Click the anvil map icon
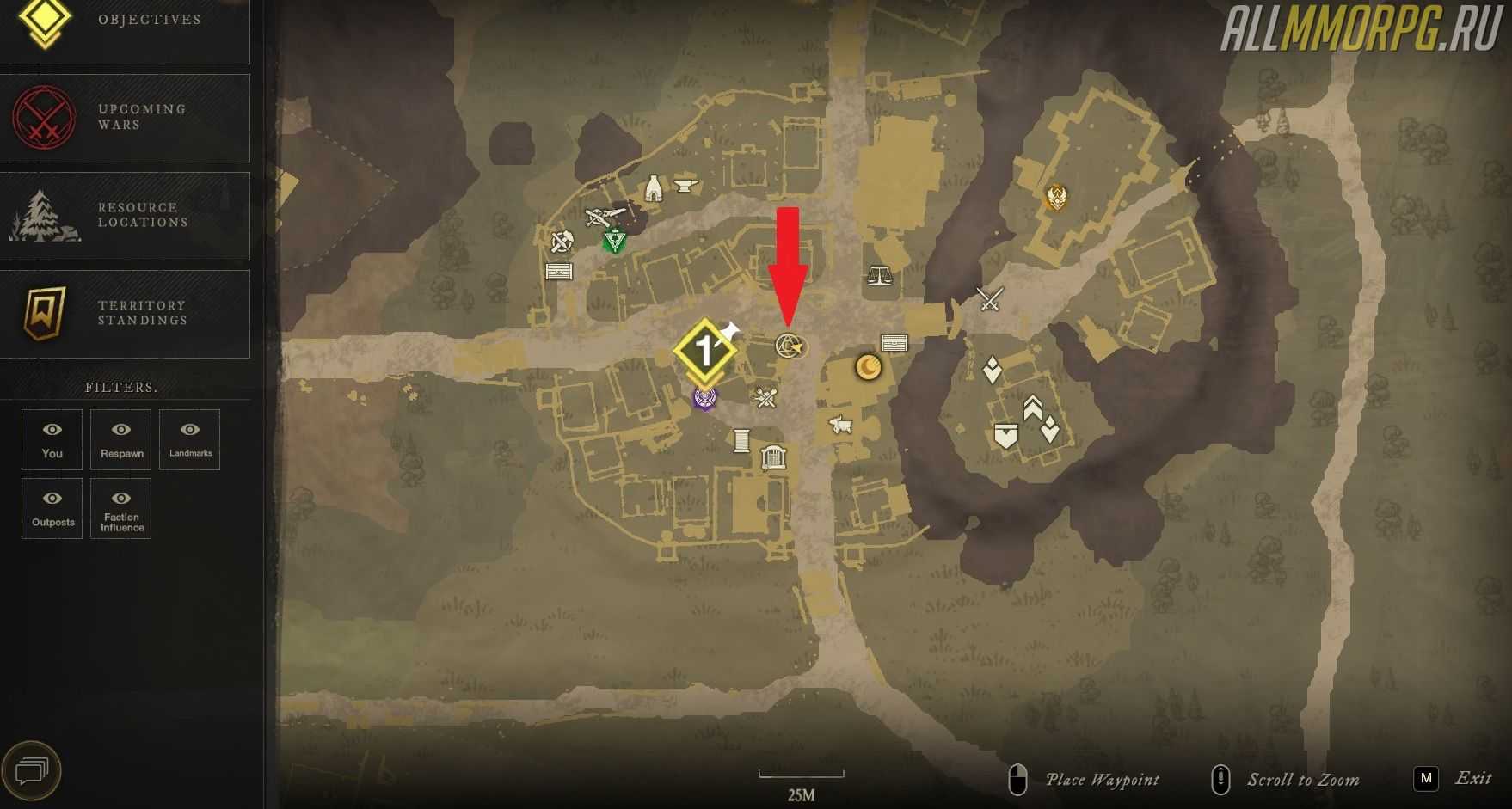 [x=685, y=185]
